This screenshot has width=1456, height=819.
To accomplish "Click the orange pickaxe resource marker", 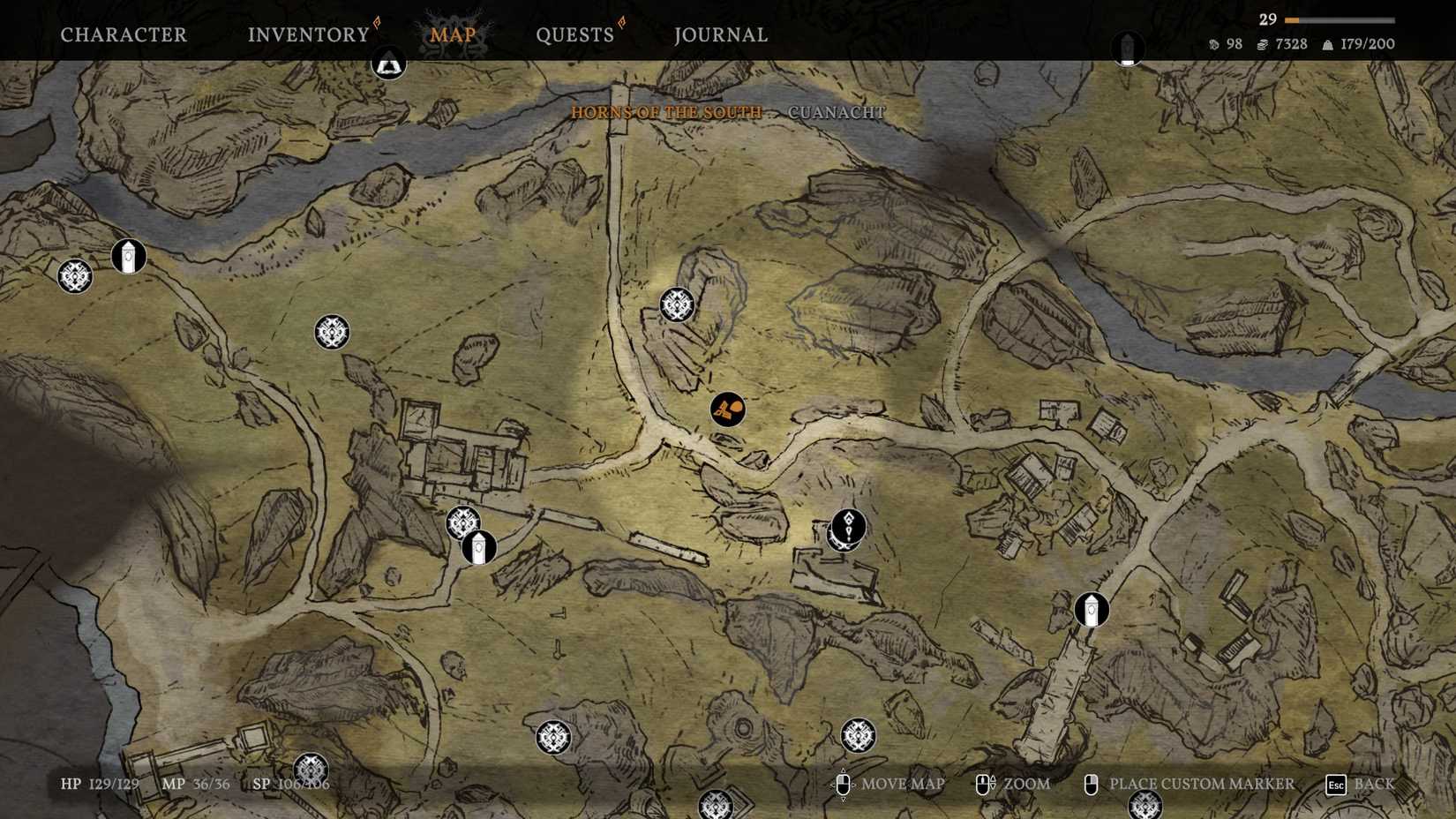I will [726, 409].
